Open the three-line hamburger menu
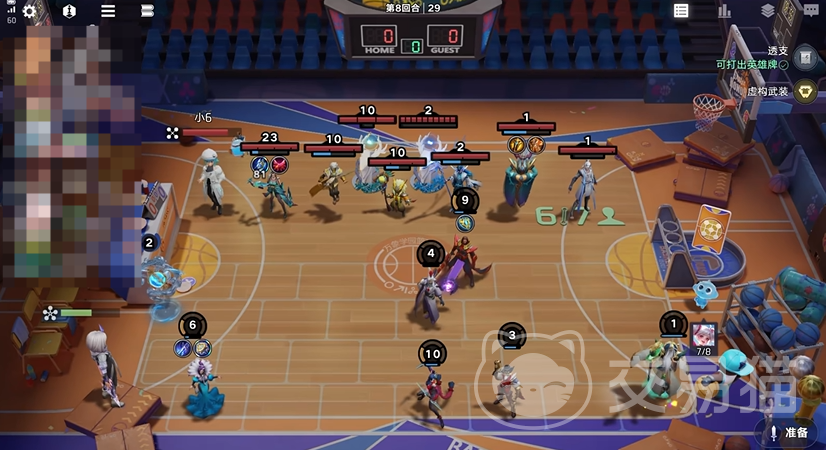The image size is (826, 450). click(x=108, y=11)
